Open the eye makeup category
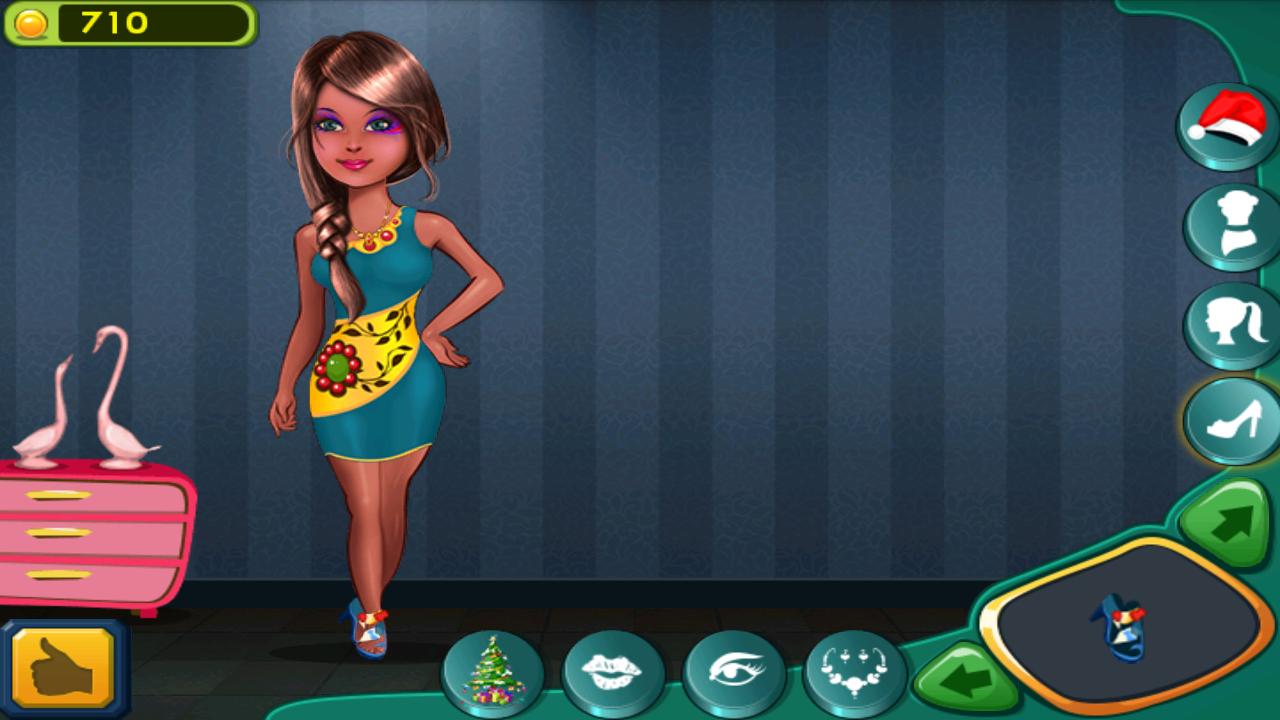Viewport: 1280px width, 720px height. click(733, 670)
